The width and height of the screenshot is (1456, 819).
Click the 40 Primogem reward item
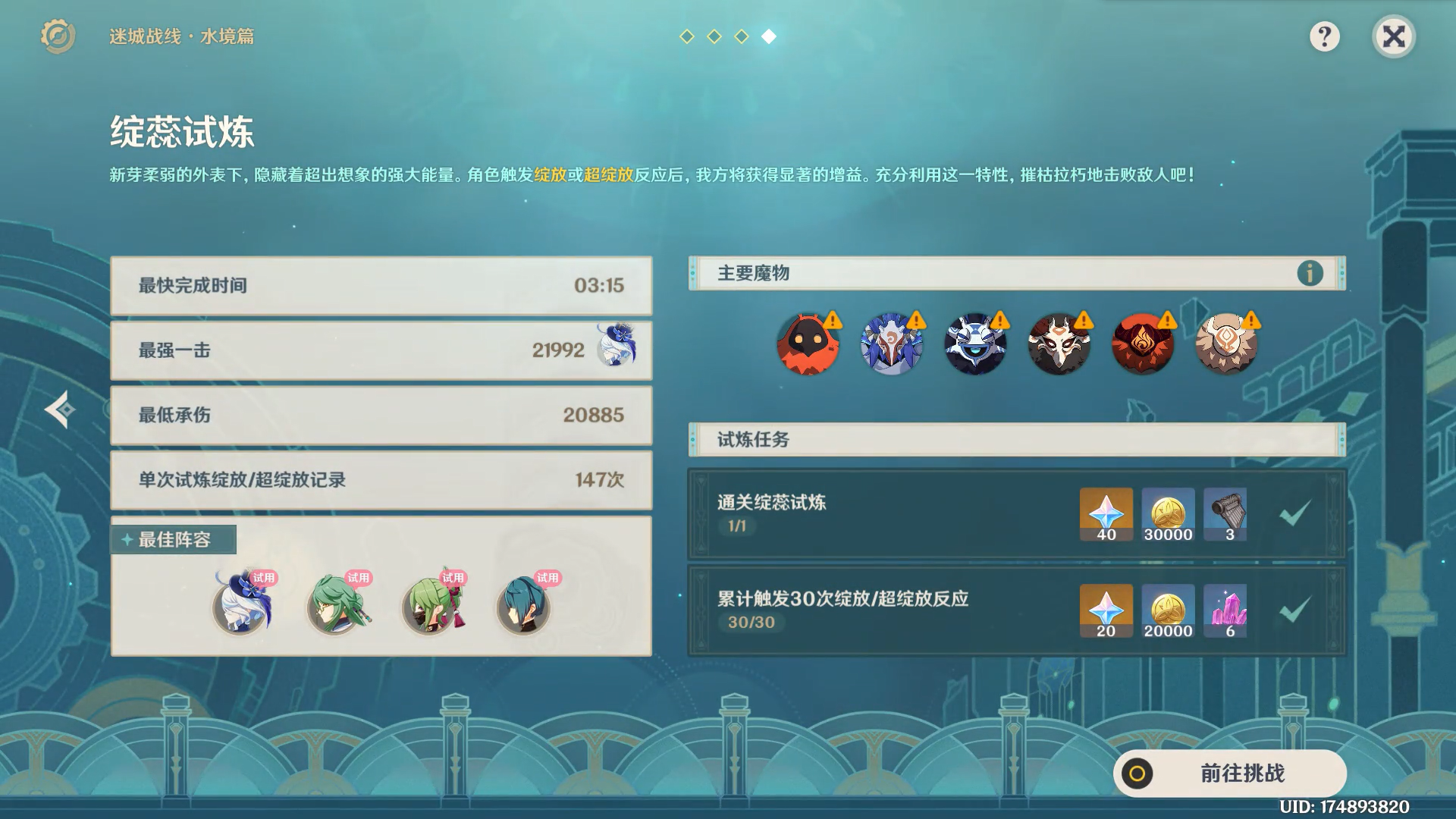coord(1106,514)
